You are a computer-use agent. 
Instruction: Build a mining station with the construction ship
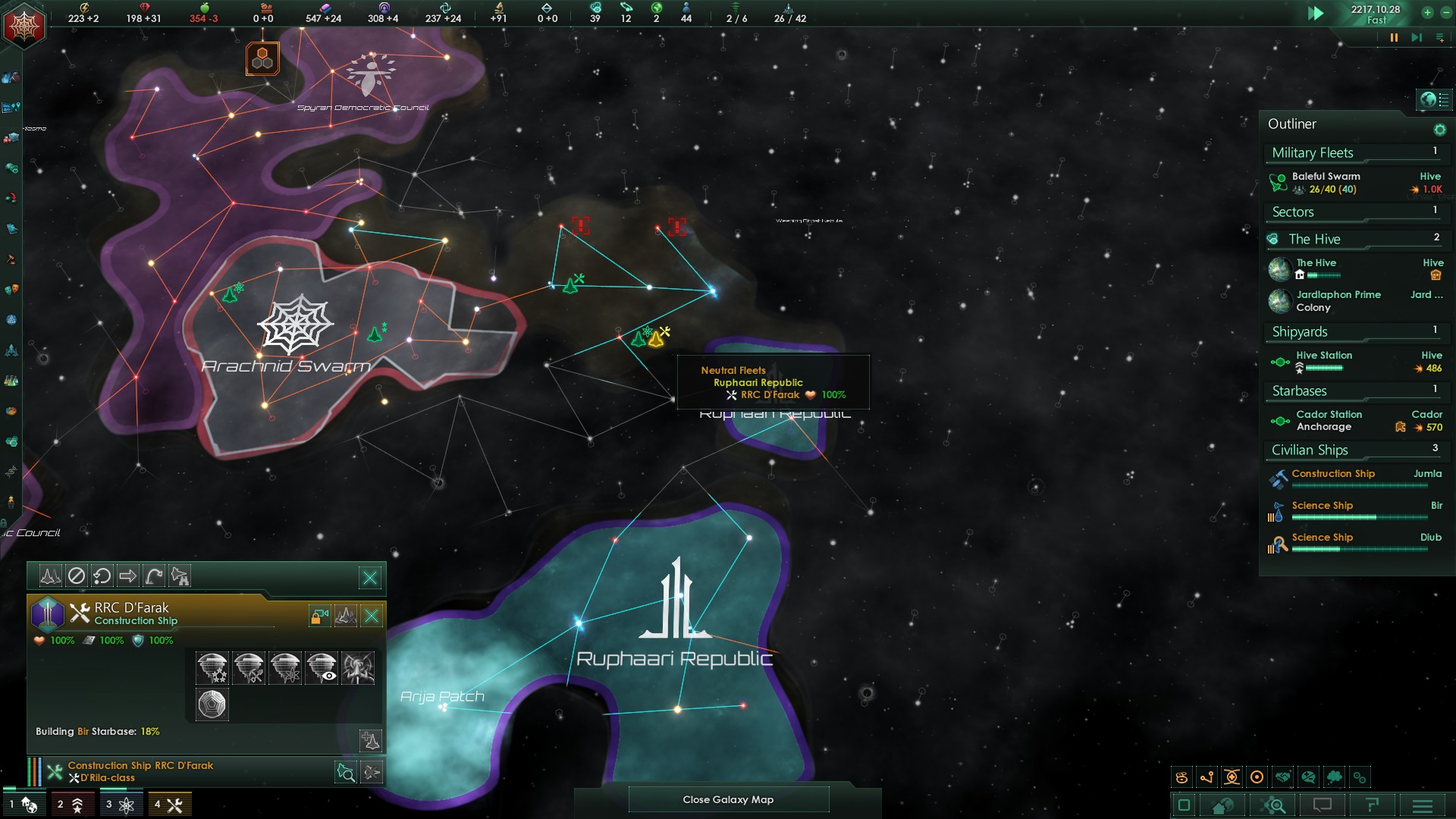pos(248,668)
